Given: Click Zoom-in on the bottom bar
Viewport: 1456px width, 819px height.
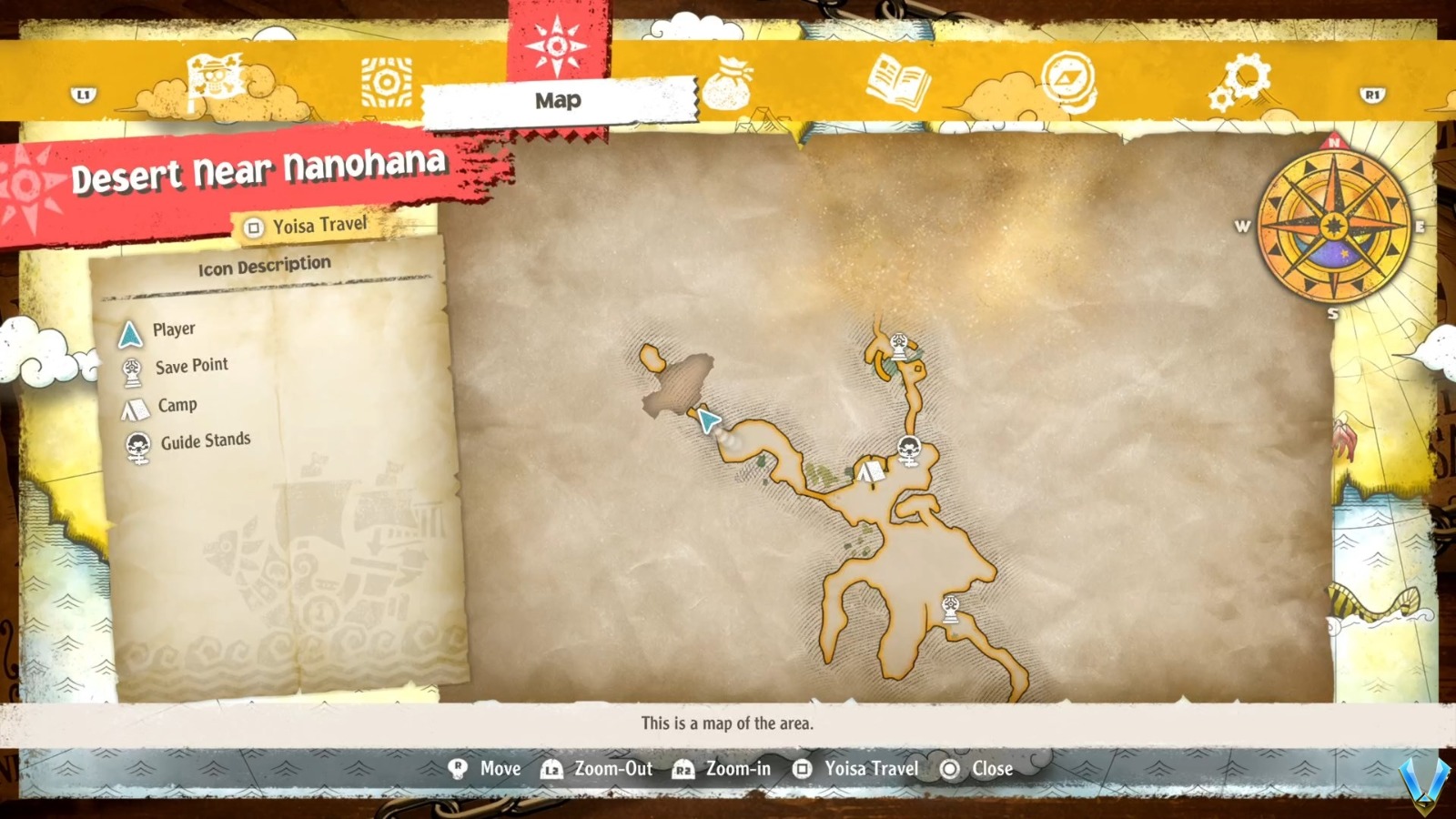Looking at the screenshot, I should click(x=737, y=769).
